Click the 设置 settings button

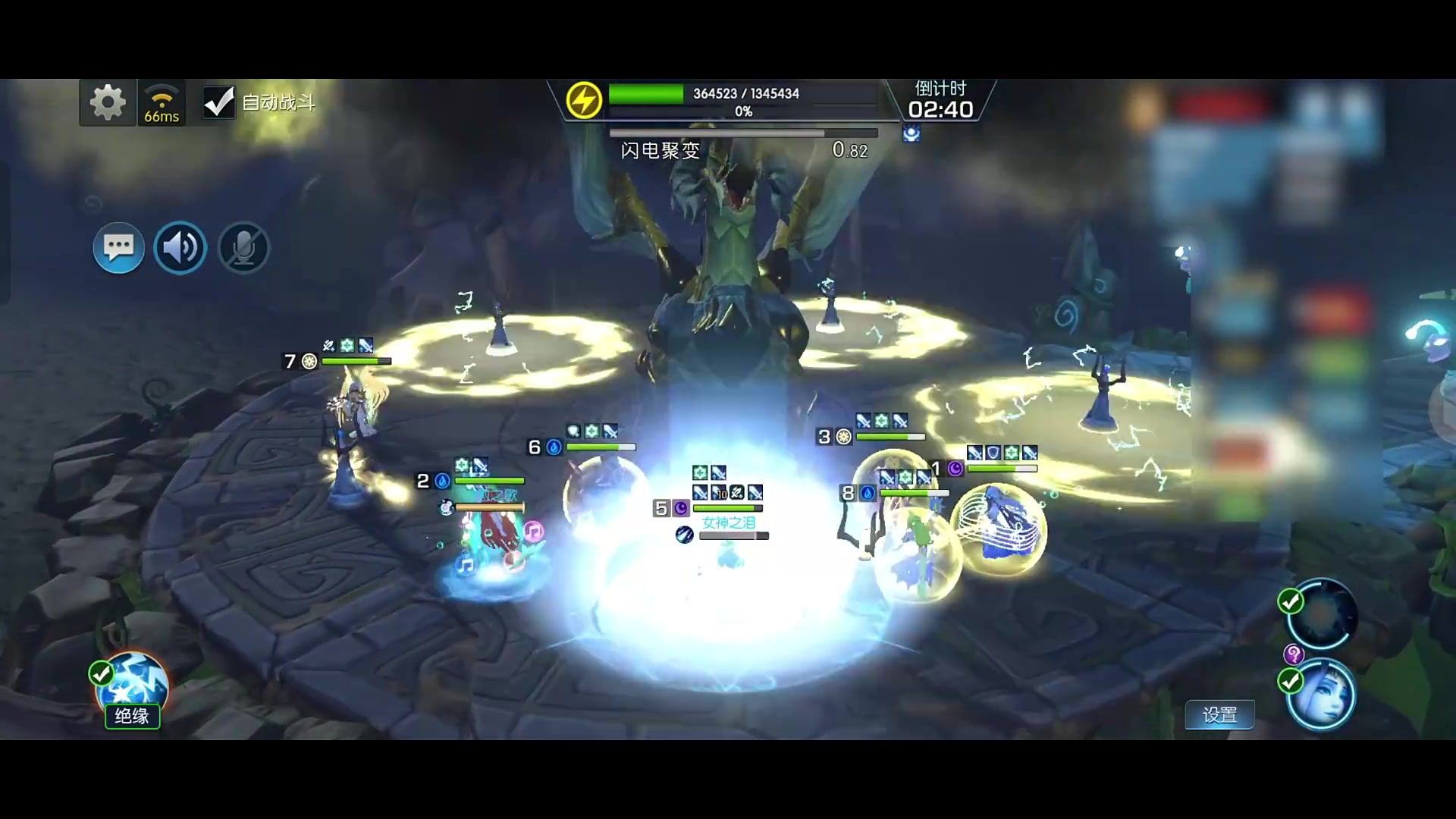(x=1219, y=714)
